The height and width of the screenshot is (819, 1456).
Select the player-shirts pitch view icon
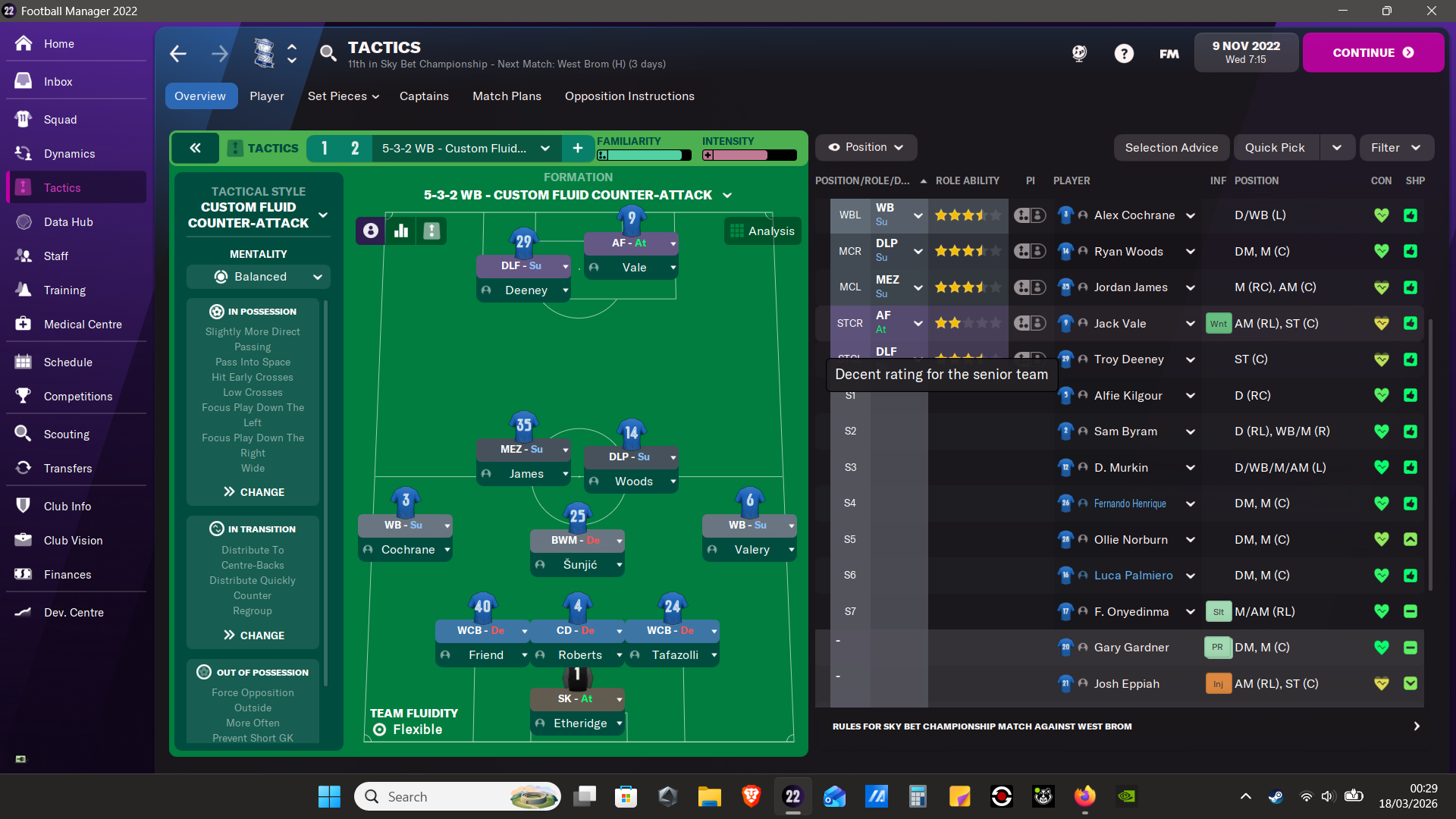click(x=369, y=231)
